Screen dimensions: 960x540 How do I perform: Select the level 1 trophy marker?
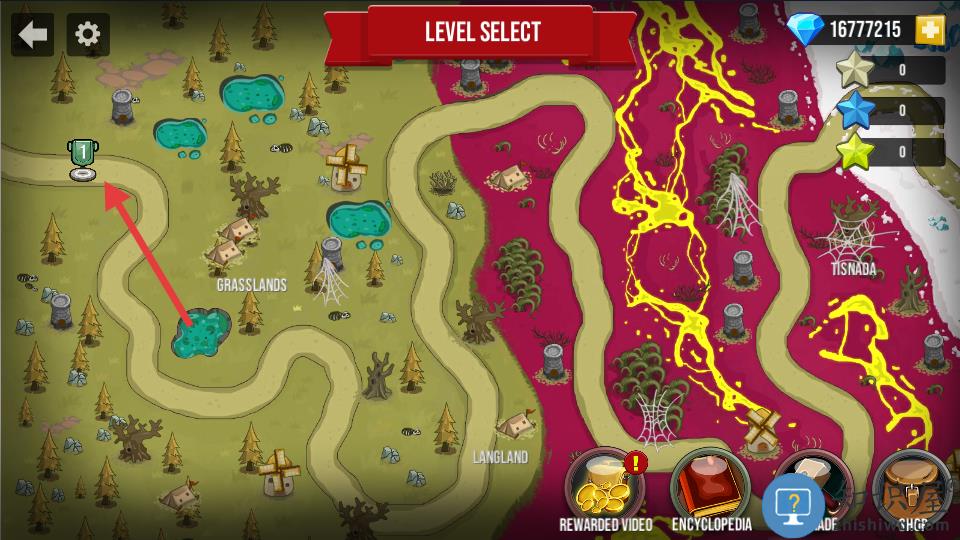click(82, 160)
